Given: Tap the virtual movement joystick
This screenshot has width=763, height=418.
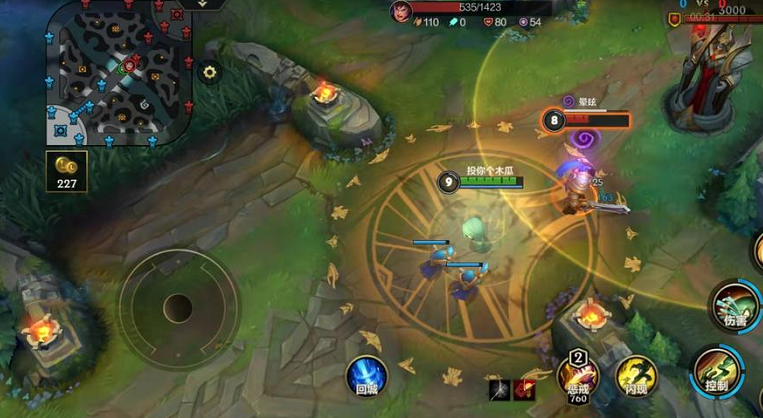Looking at the screenshot, I should 178,306.
